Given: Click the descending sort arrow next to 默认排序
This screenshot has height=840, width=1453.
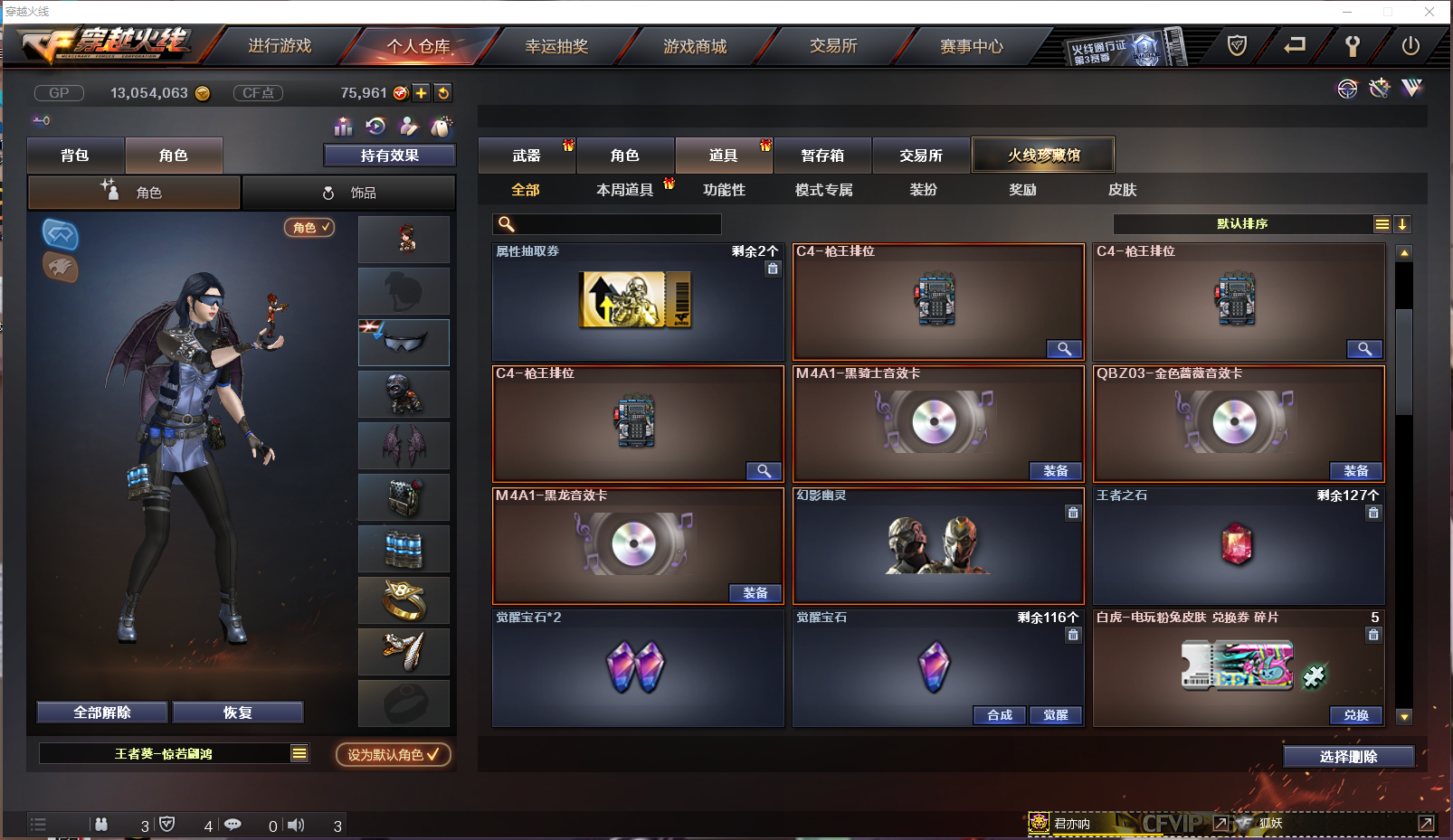Looking at the screenshot, I should [1403, 223].
